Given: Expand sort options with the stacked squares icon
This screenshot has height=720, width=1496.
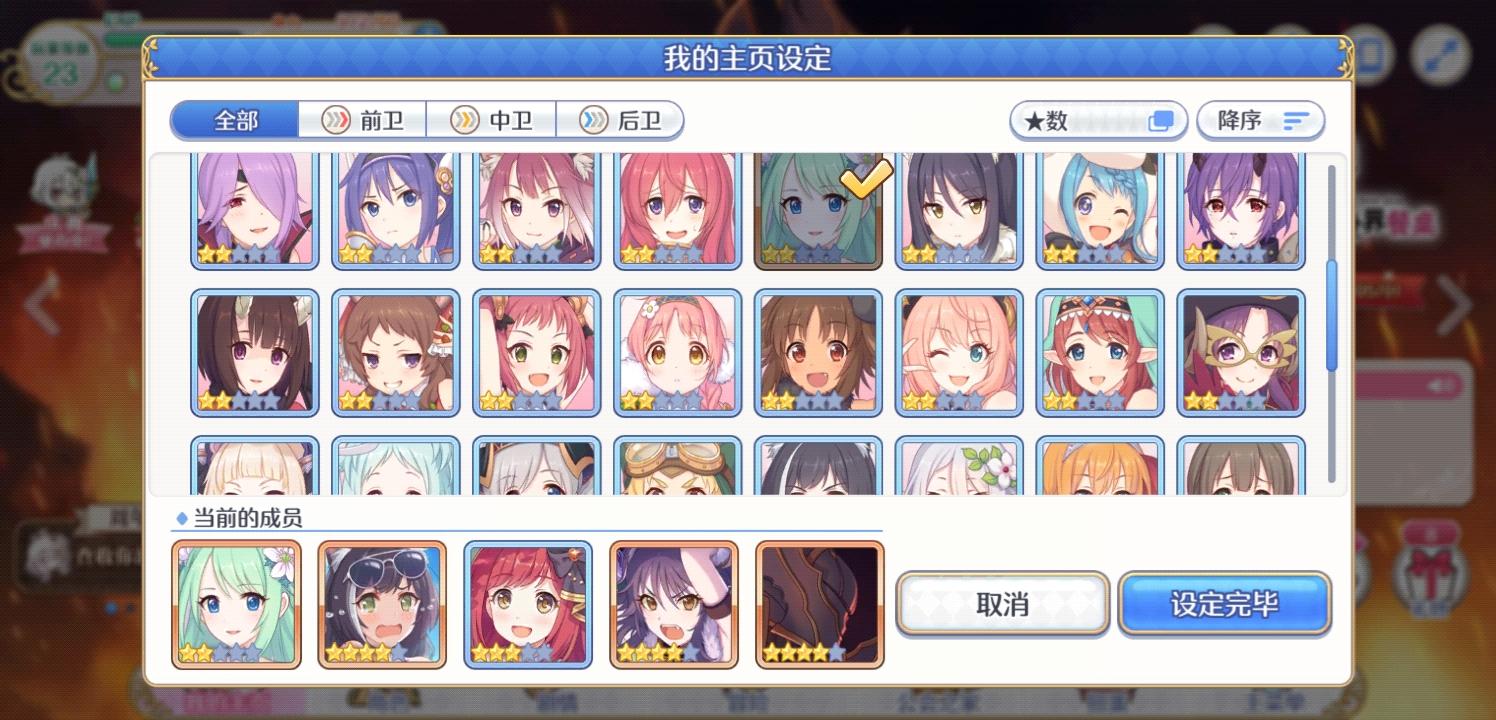Looking at the screenshot, I should [x=1160, y=120].
